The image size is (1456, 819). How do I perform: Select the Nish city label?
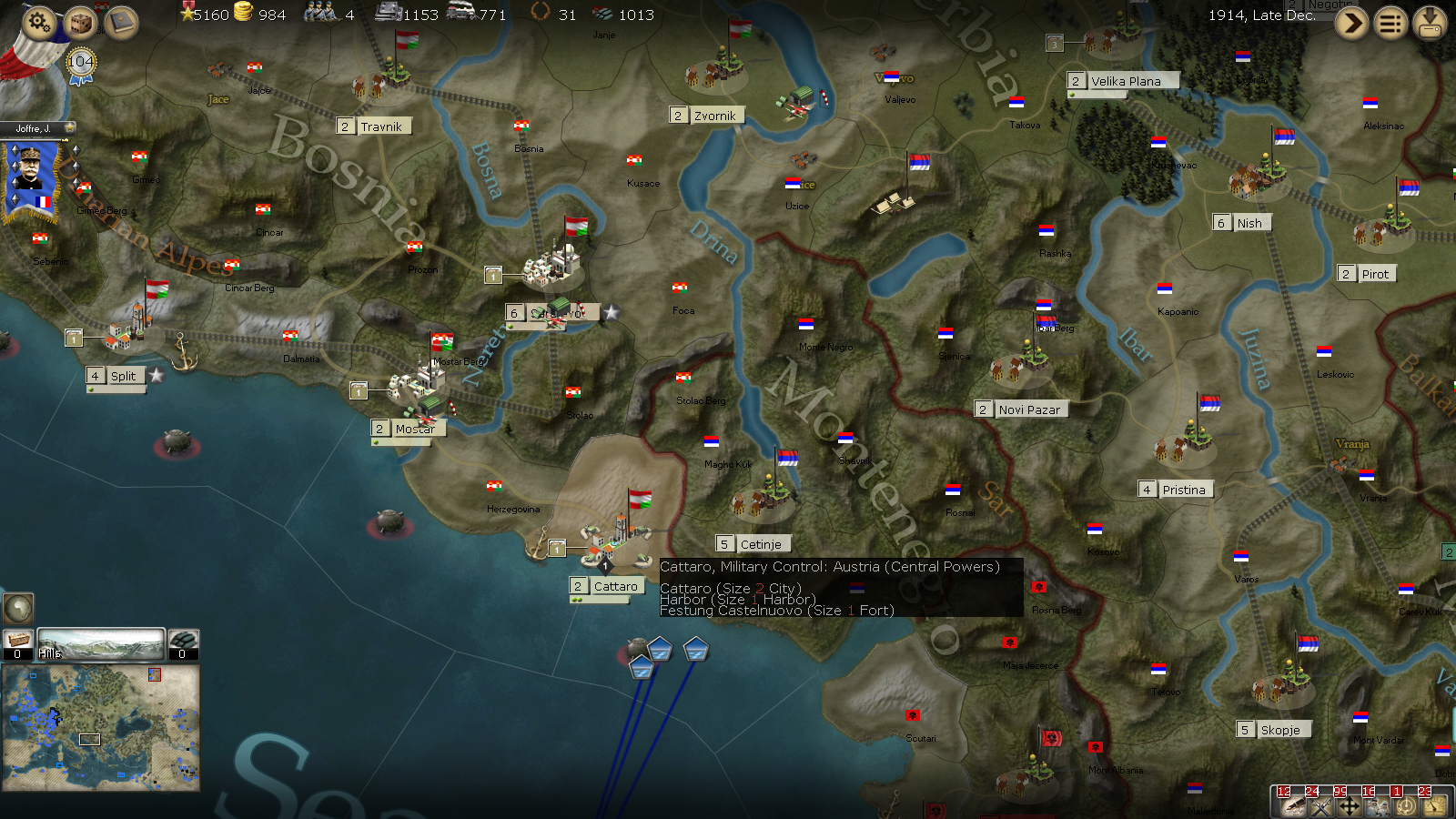pos(1249,223)
